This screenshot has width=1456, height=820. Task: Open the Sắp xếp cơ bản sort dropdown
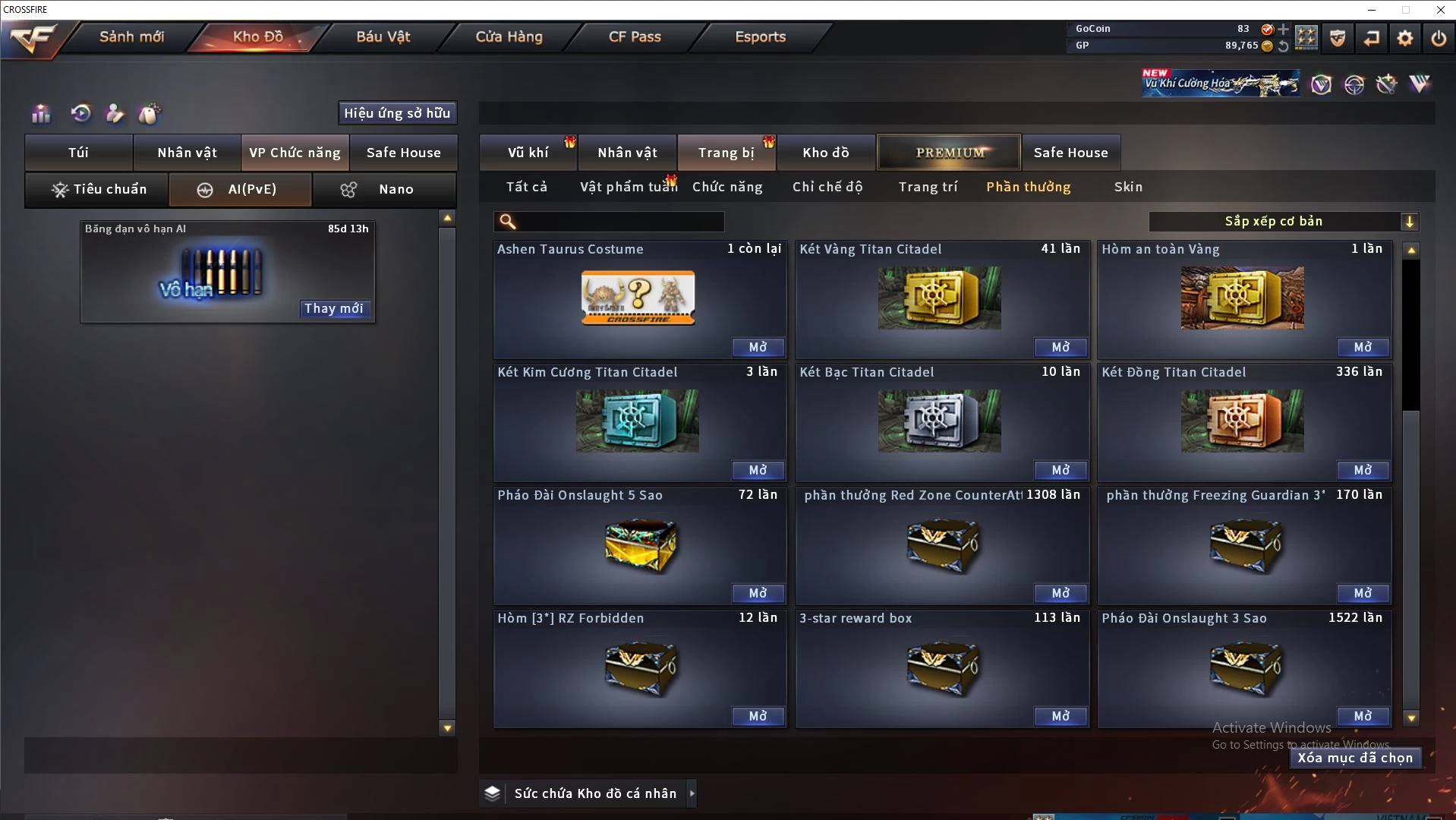pyautogui.click(x=1283, y=222)
